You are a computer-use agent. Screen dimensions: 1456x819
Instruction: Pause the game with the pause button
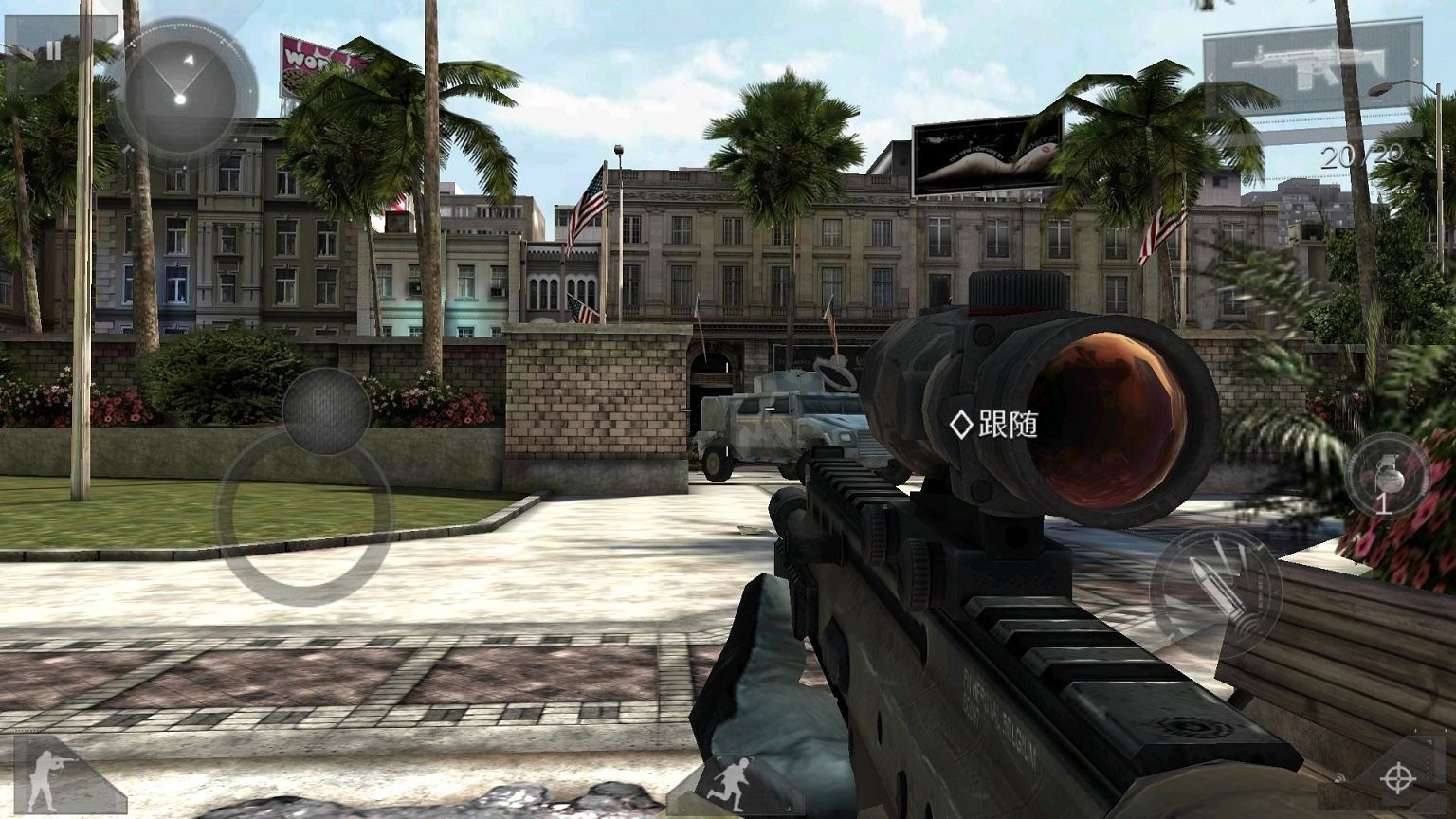pyautogui.click(x=54, y=51)
